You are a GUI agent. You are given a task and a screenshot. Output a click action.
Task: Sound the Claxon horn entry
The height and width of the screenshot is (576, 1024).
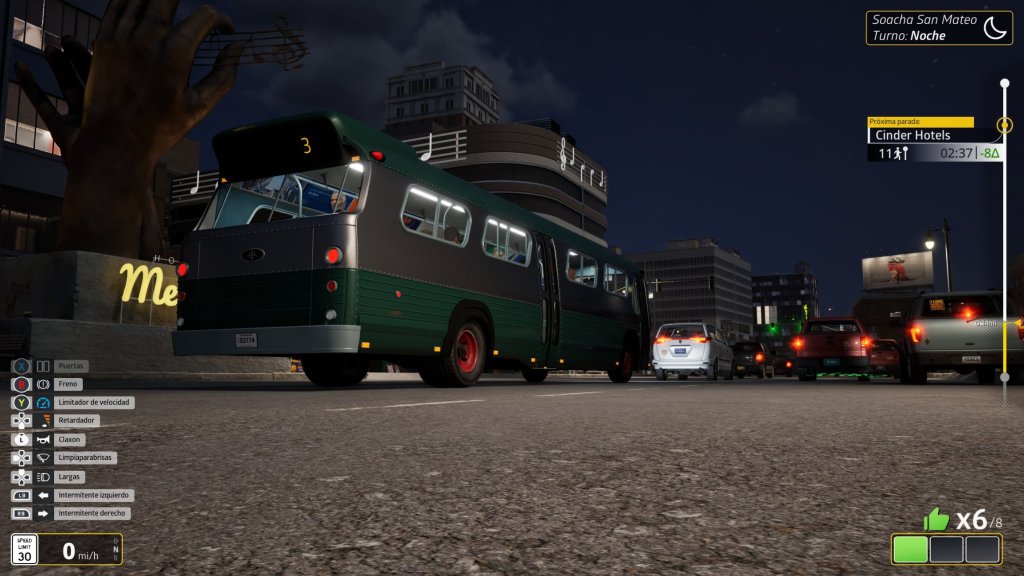(x=70, y=439)
